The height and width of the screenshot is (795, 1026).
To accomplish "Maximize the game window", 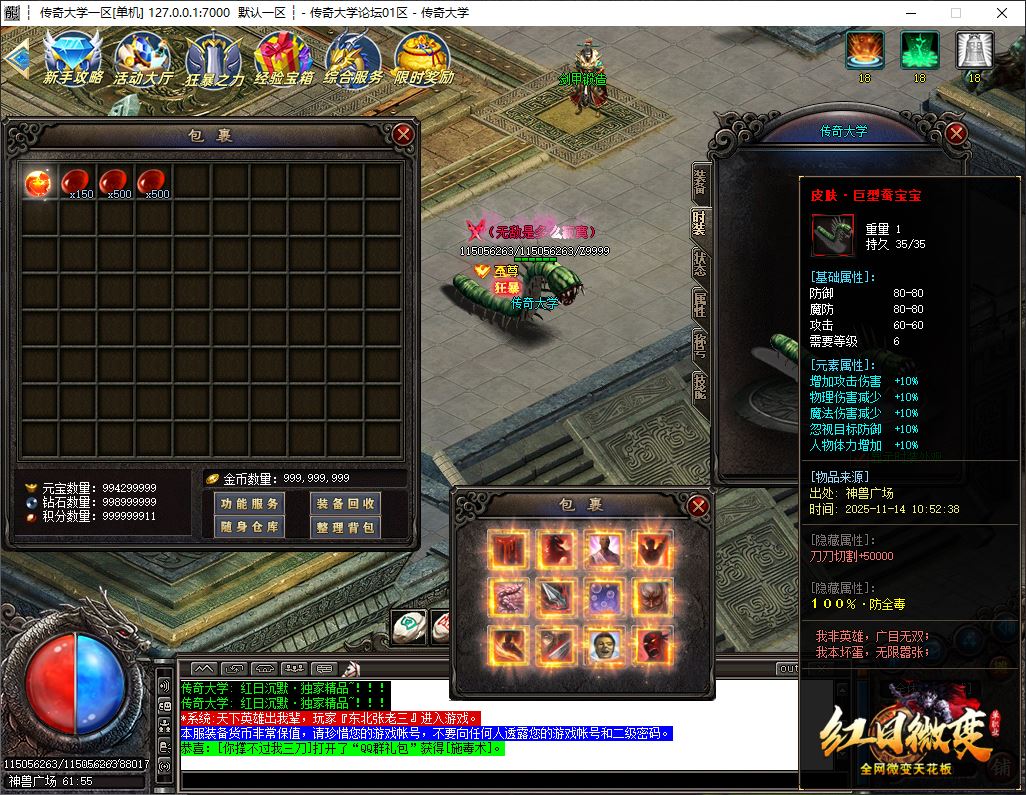I will click(x=955, y=13).
